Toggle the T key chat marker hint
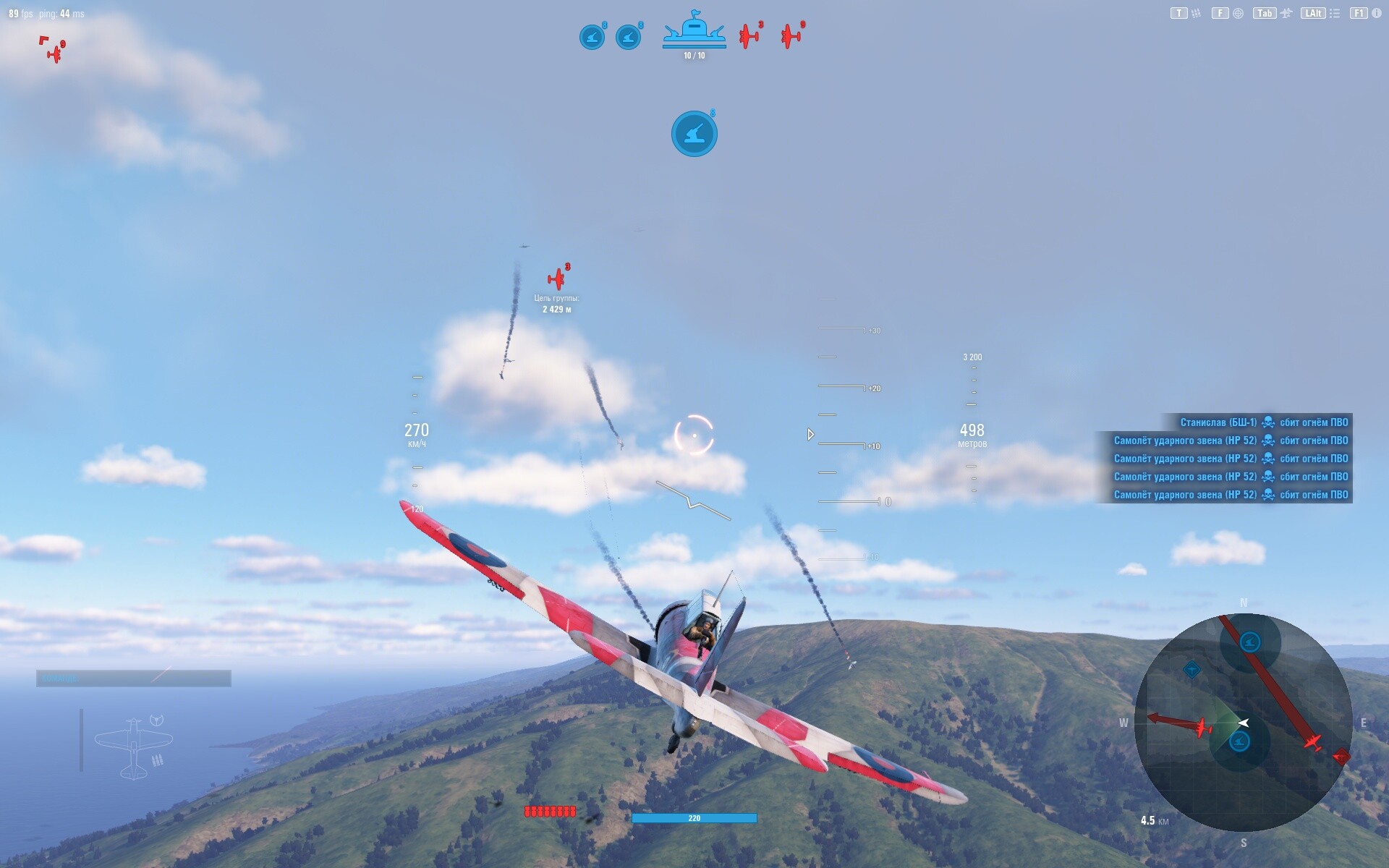 coord(1179,12)
